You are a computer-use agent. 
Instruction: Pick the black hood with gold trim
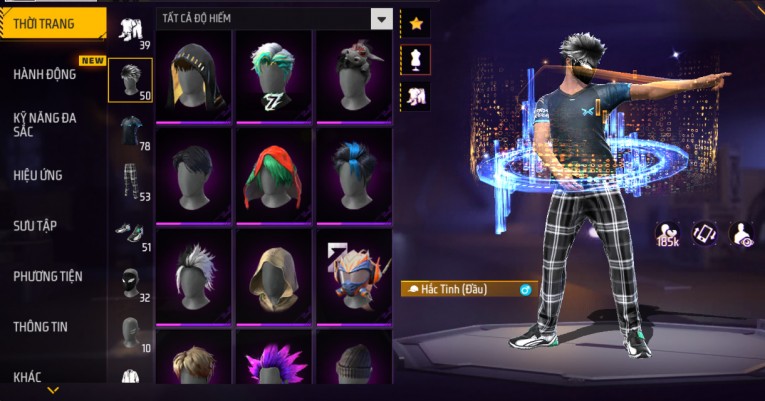193,75
